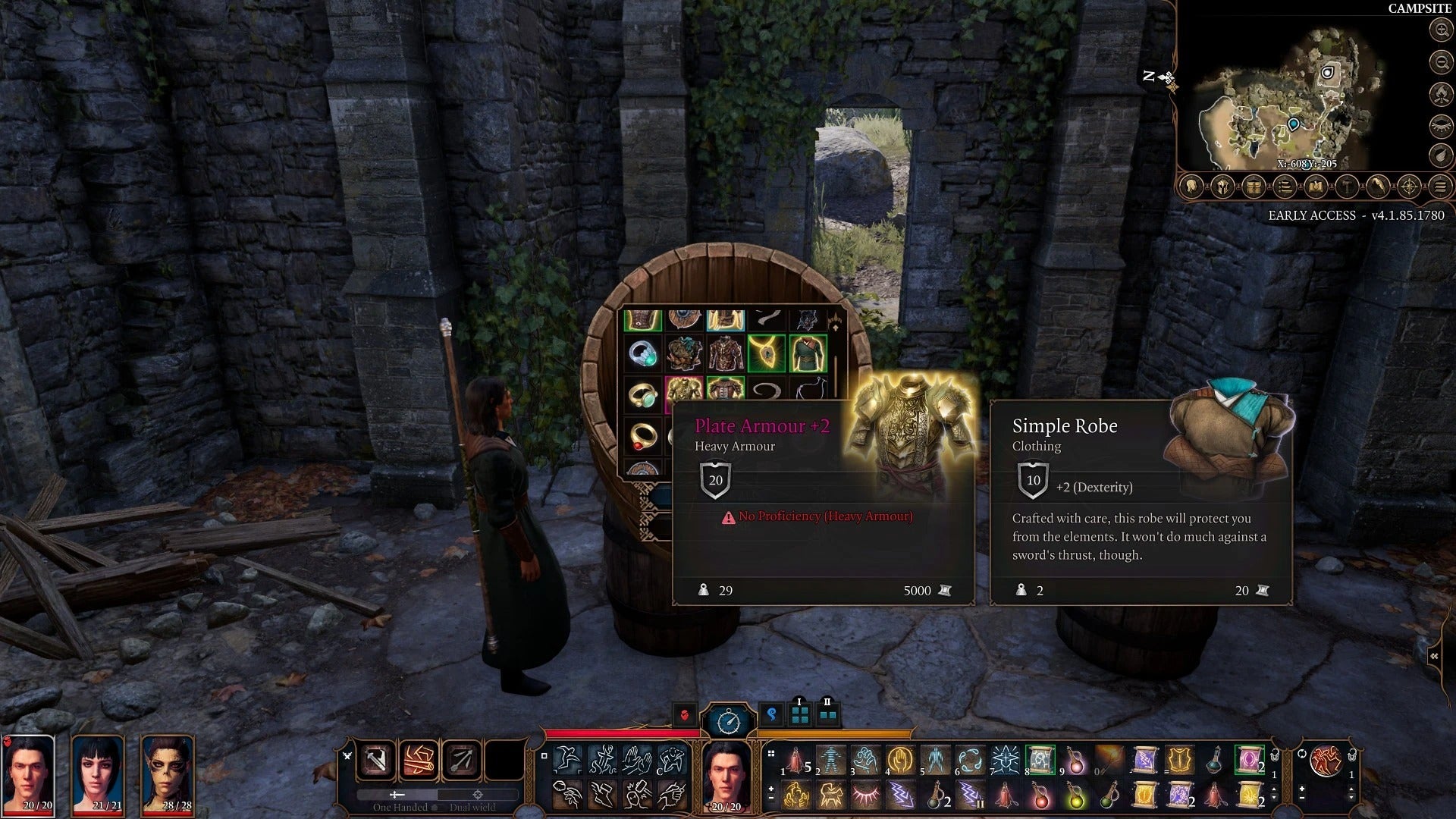Adjust the One Handed weapon slider

(x=397, y=795)
